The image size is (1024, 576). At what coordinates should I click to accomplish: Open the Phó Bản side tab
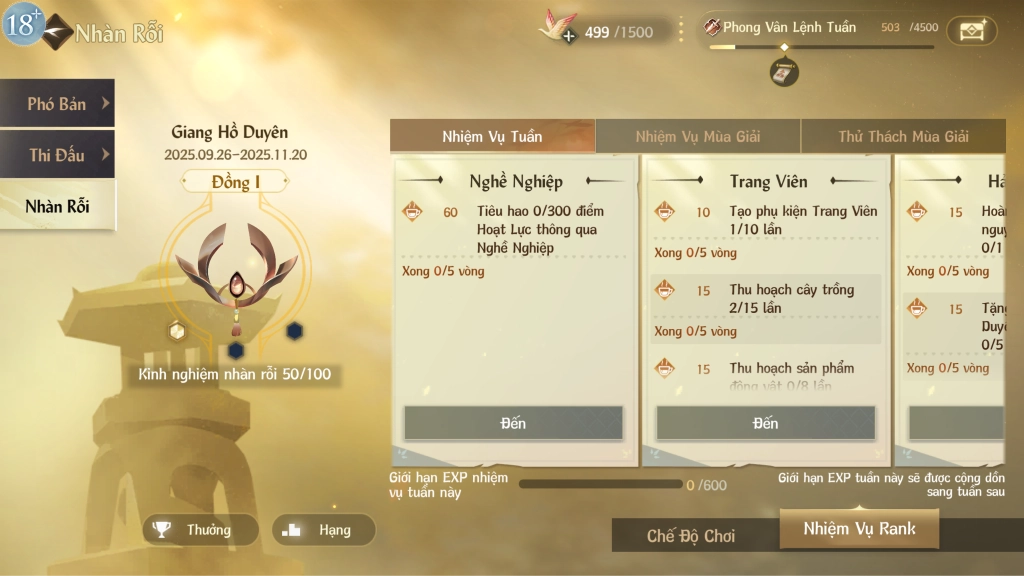click(57, 104)
